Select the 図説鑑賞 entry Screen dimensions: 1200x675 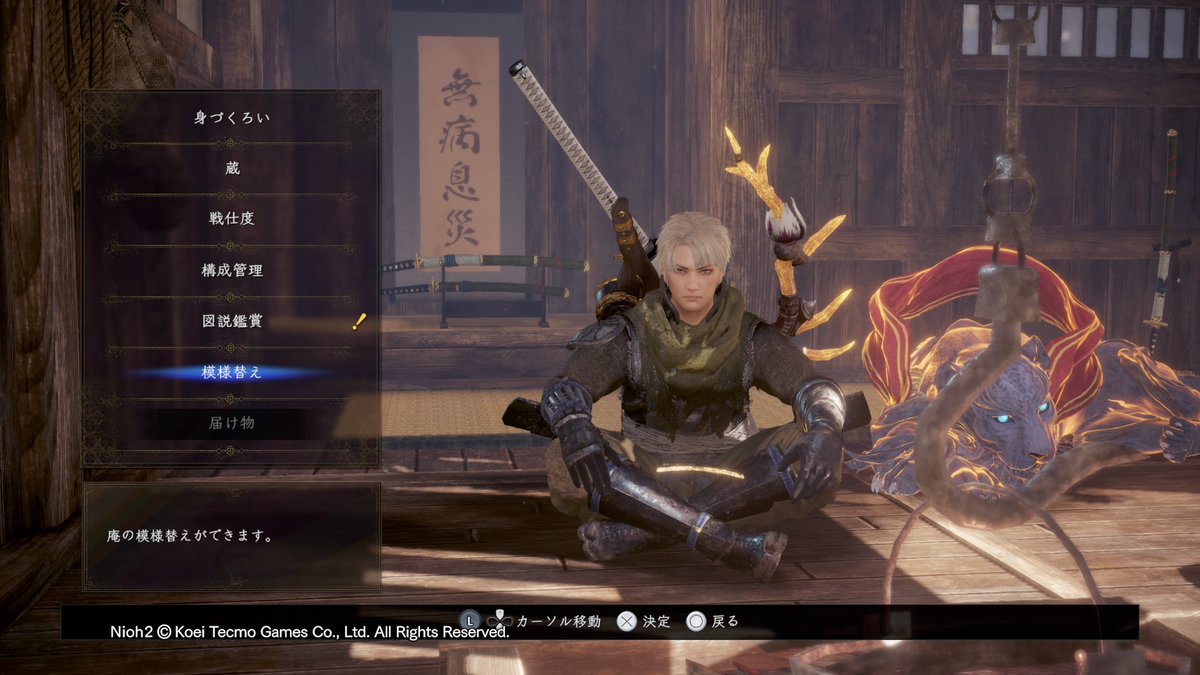[x=231, y=321]
